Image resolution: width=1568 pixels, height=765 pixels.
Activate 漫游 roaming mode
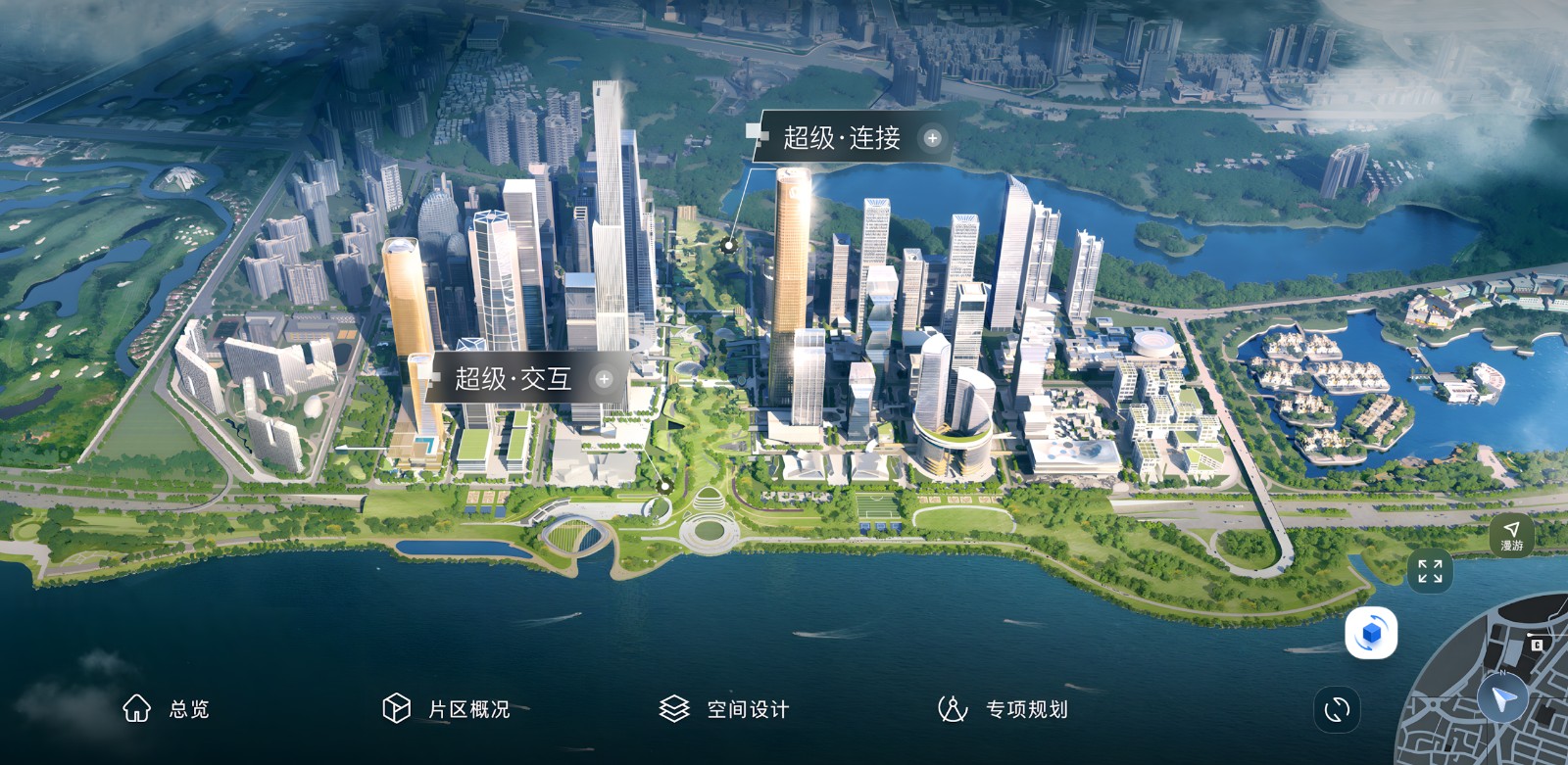1511,536
